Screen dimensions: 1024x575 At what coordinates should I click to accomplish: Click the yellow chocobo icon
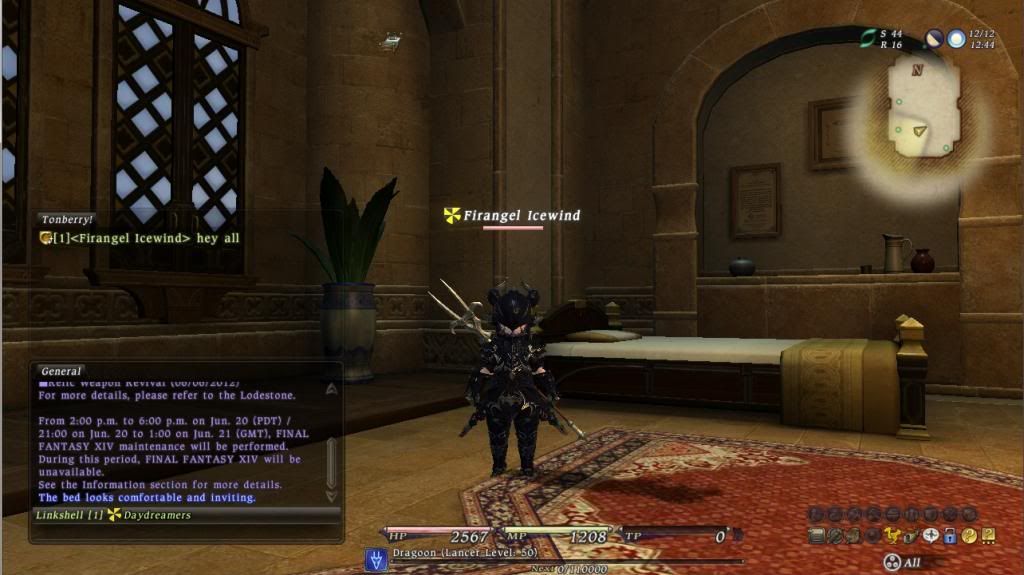892,535
